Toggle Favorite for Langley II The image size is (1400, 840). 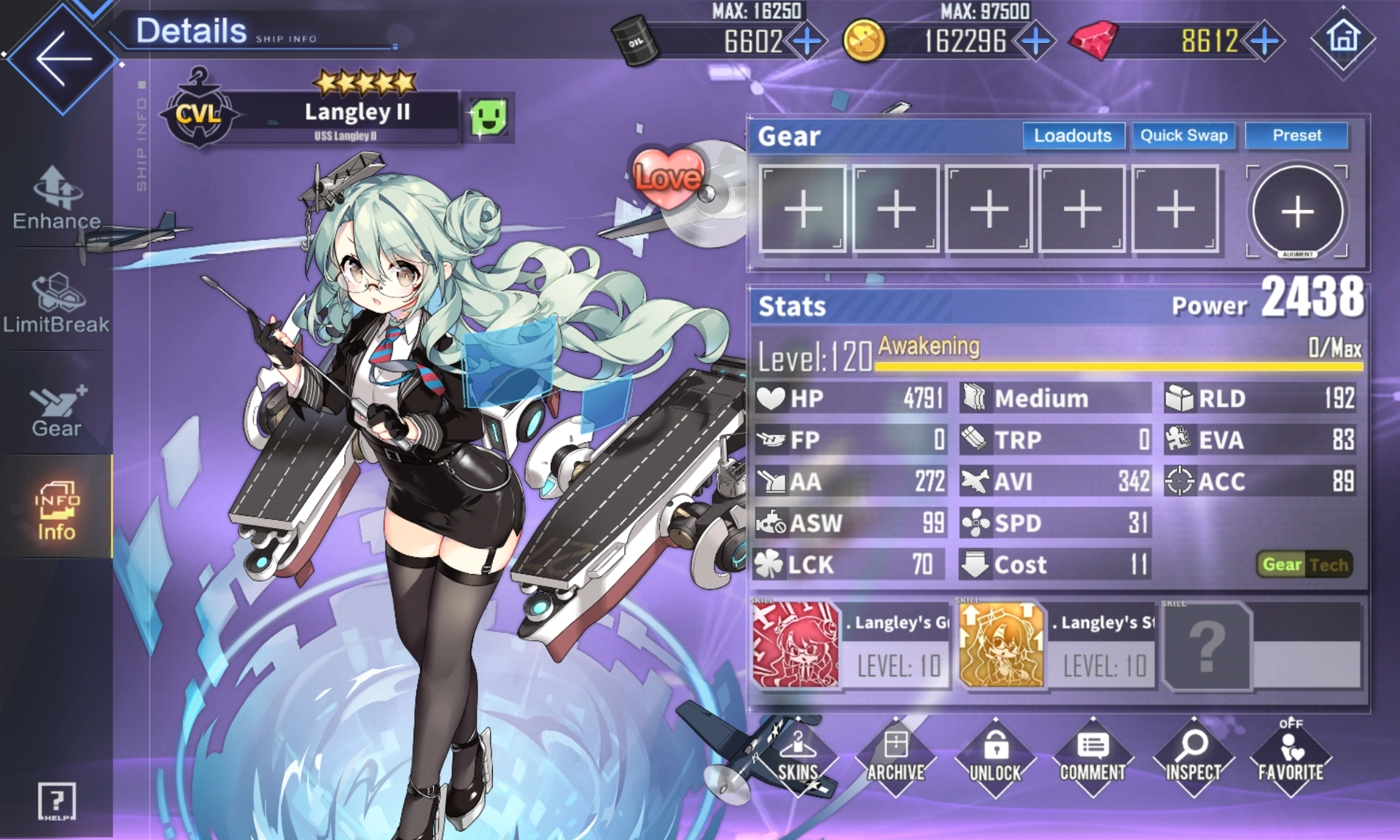(x=1290, y=757)
